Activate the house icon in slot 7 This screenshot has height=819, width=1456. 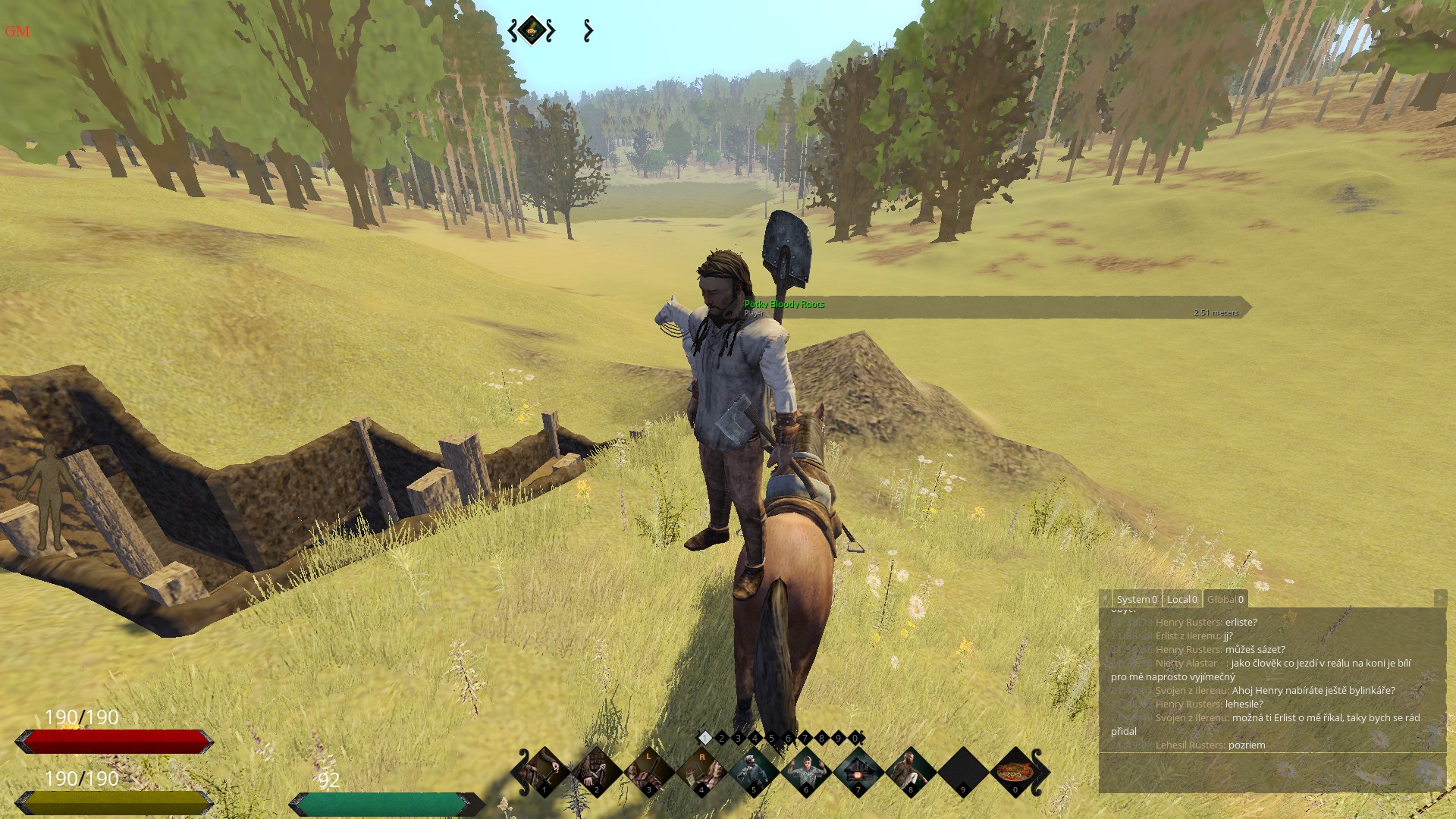pyautogui.click(x=858, y=772)
